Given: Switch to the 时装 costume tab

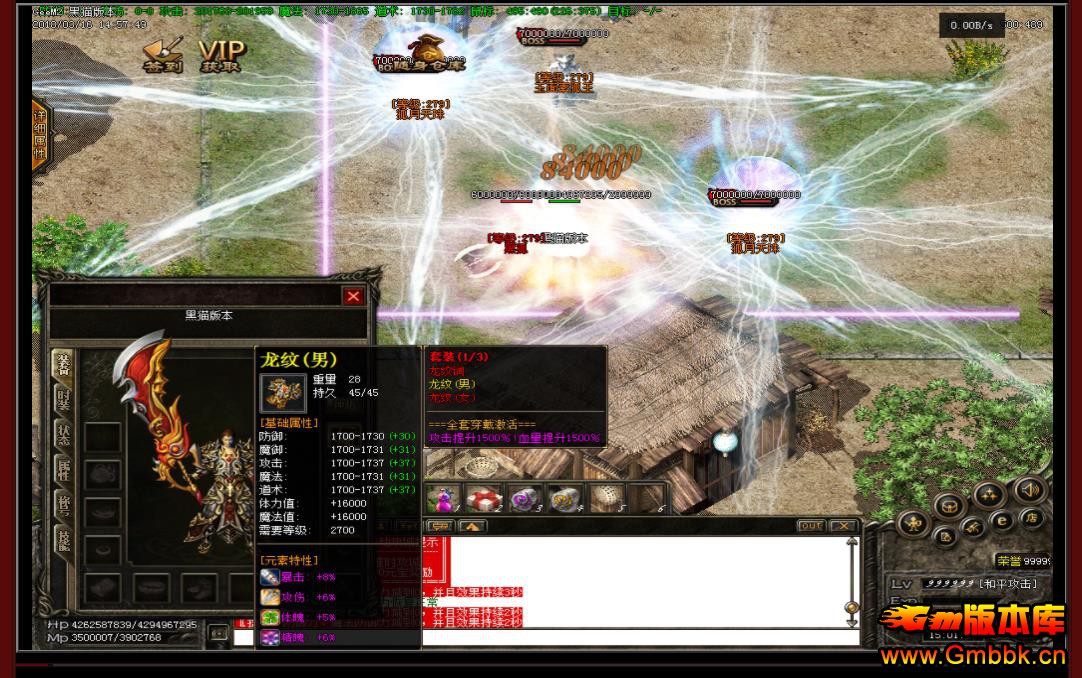Looking at the screenshot, I should (x=63, y=399).
